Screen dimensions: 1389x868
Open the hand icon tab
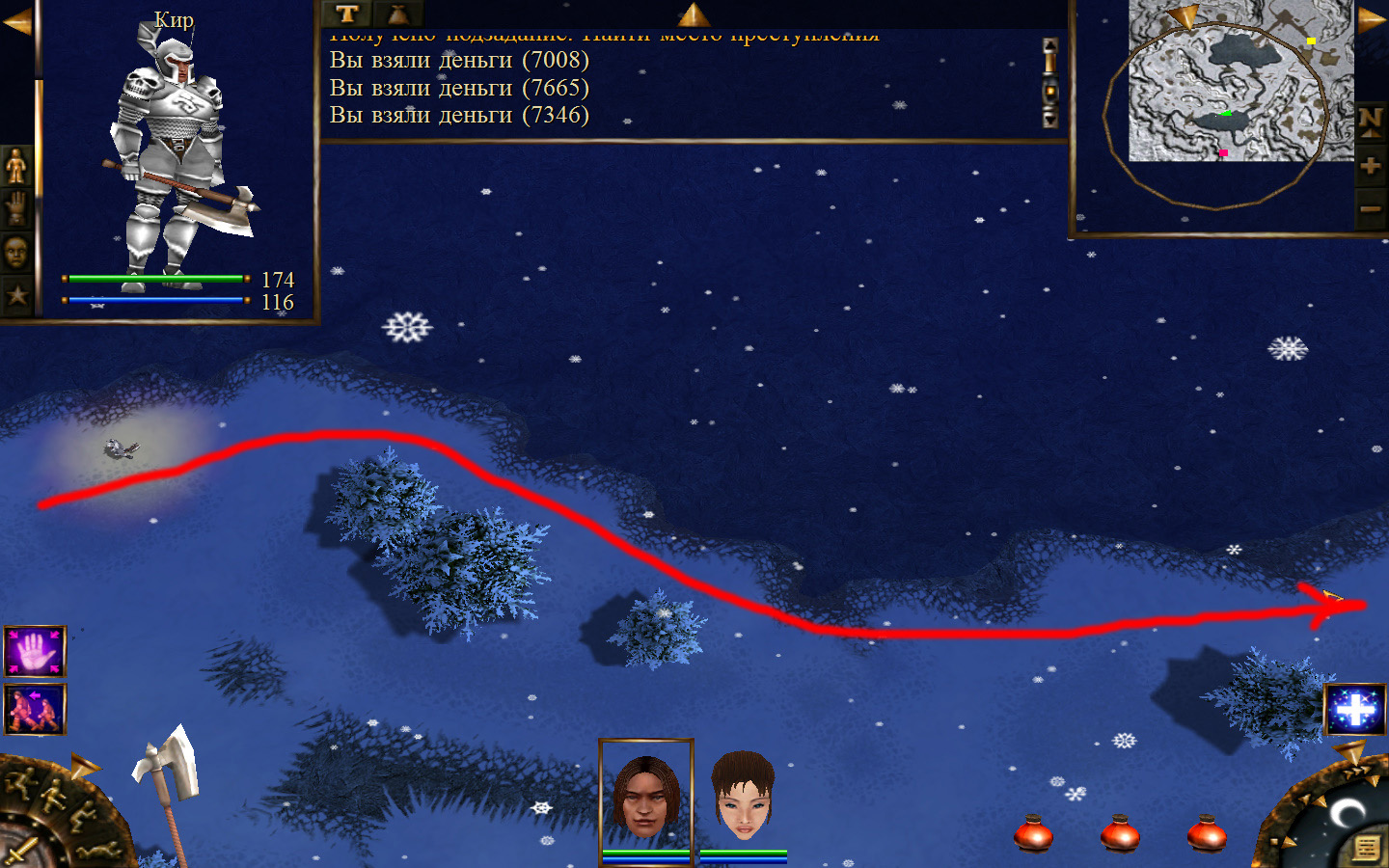16,208
